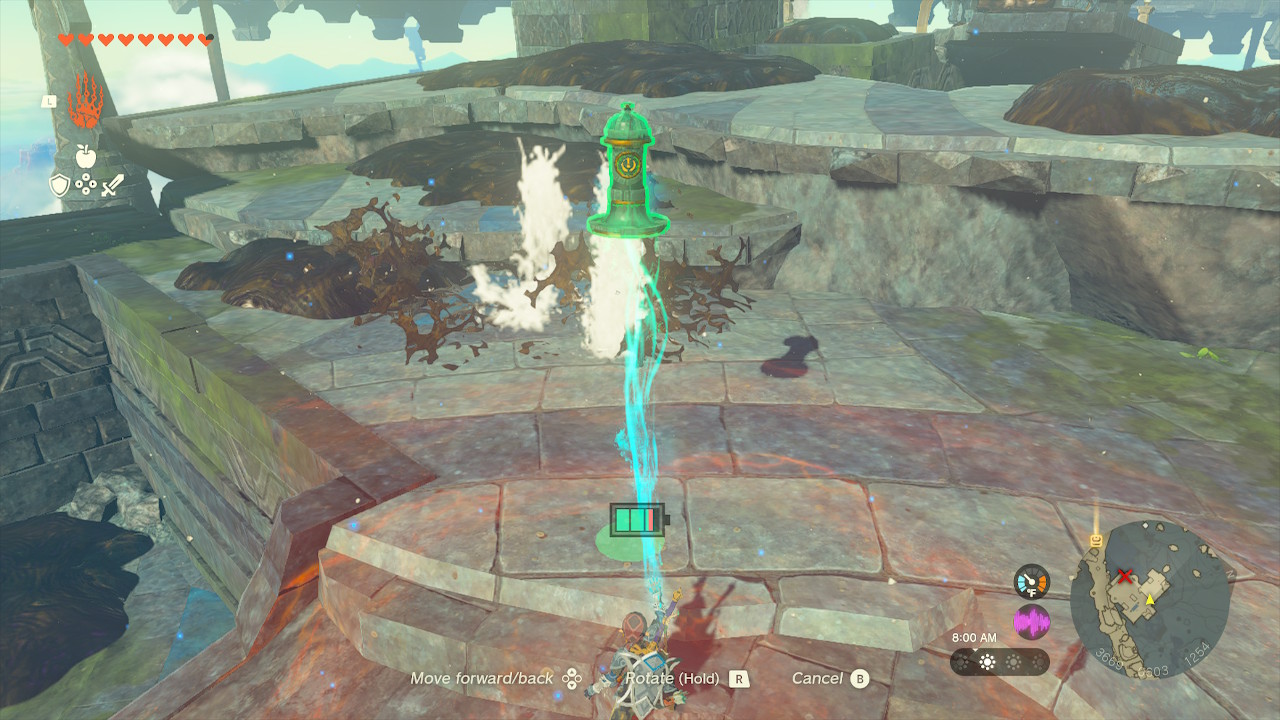The height and width of the screenshot is (720, 1280).
Task: Select the Recall hand ability icon
Action: pos(84,104)
